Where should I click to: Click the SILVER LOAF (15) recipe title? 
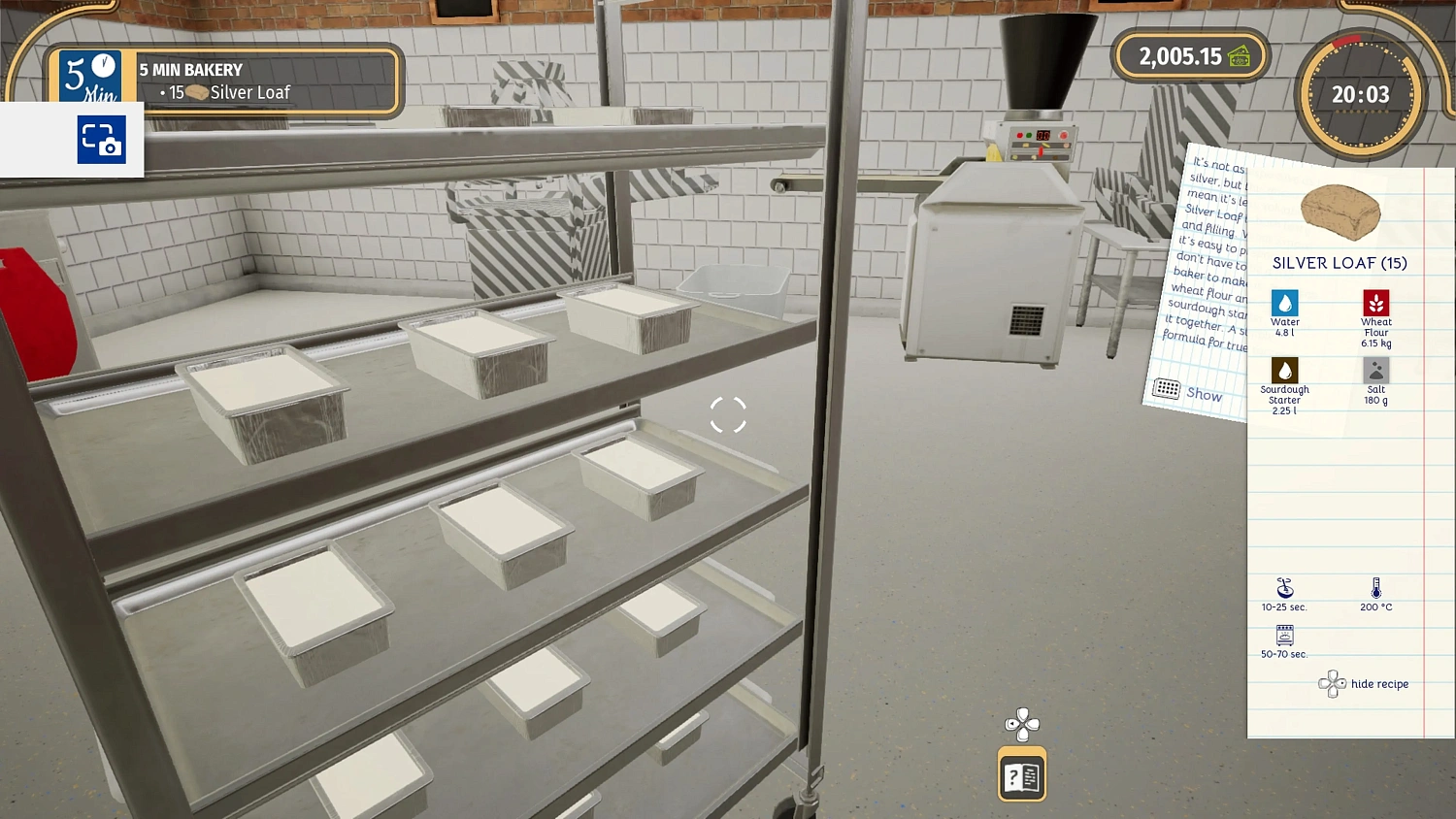coord(1340,262)
